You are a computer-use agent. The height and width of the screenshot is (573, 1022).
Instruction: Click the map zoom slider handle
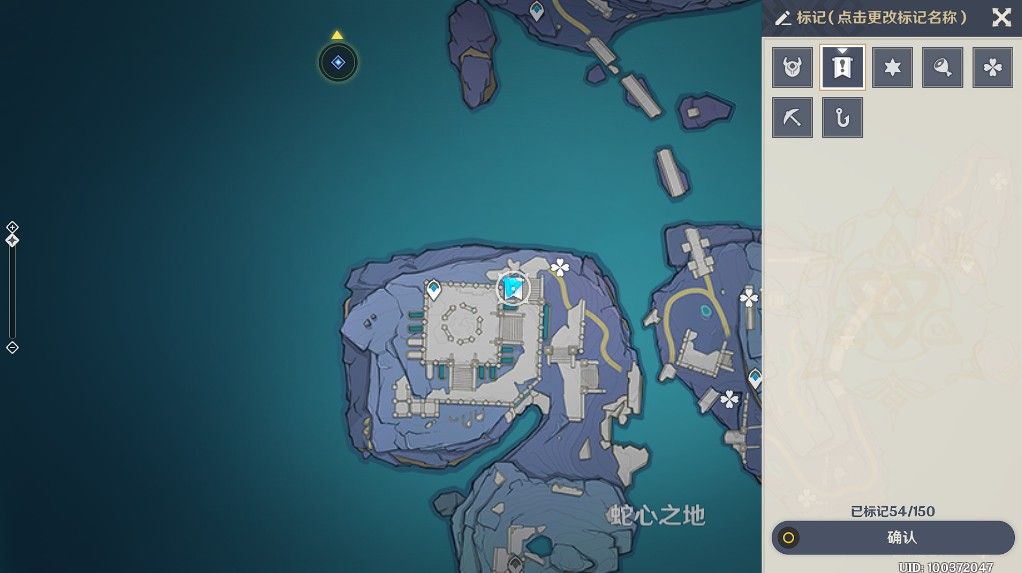pos(12,240)
